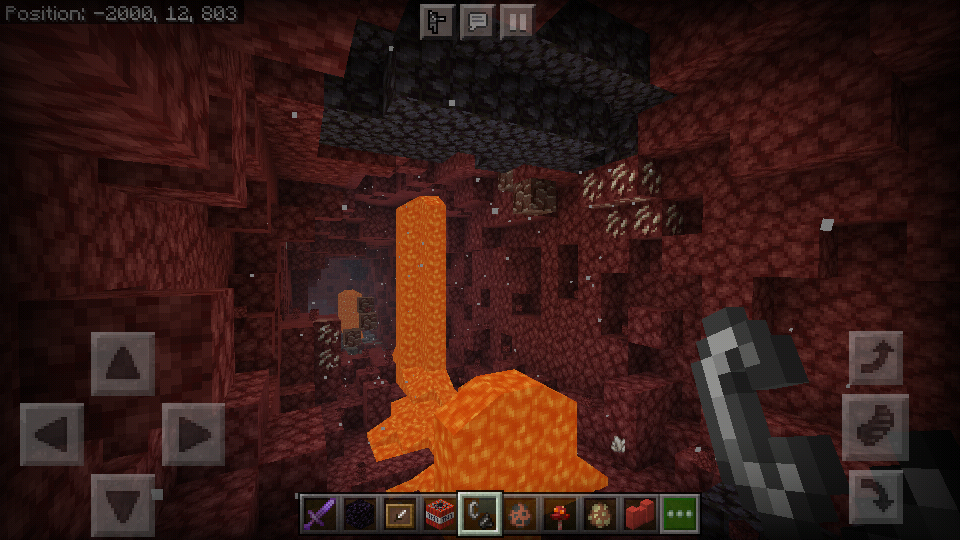Select the flint and steel slot
Image resolution: width=960 pixels, height=540 pixels.
click(479, 514)
